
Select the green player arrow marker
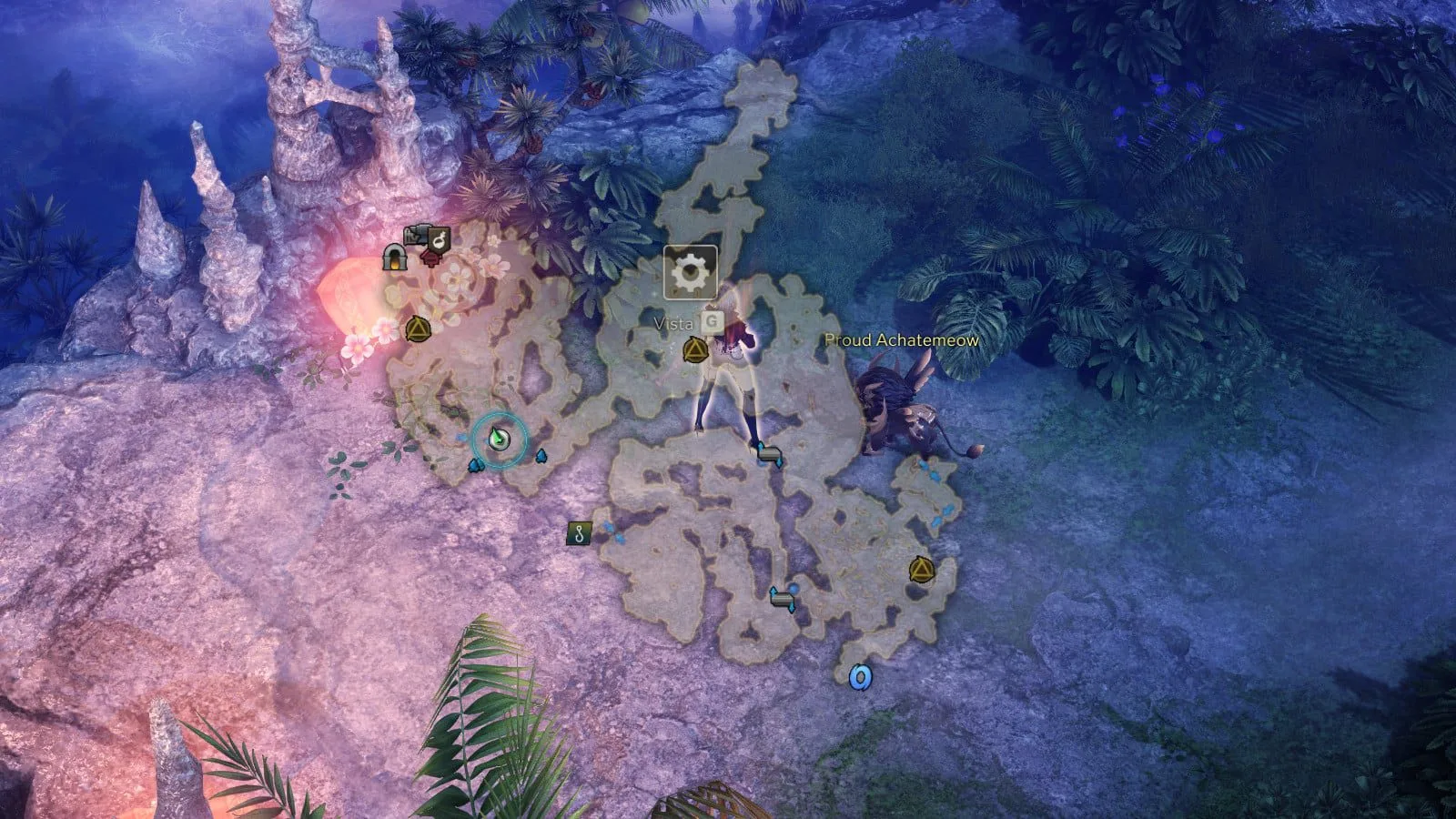(498, 439)
